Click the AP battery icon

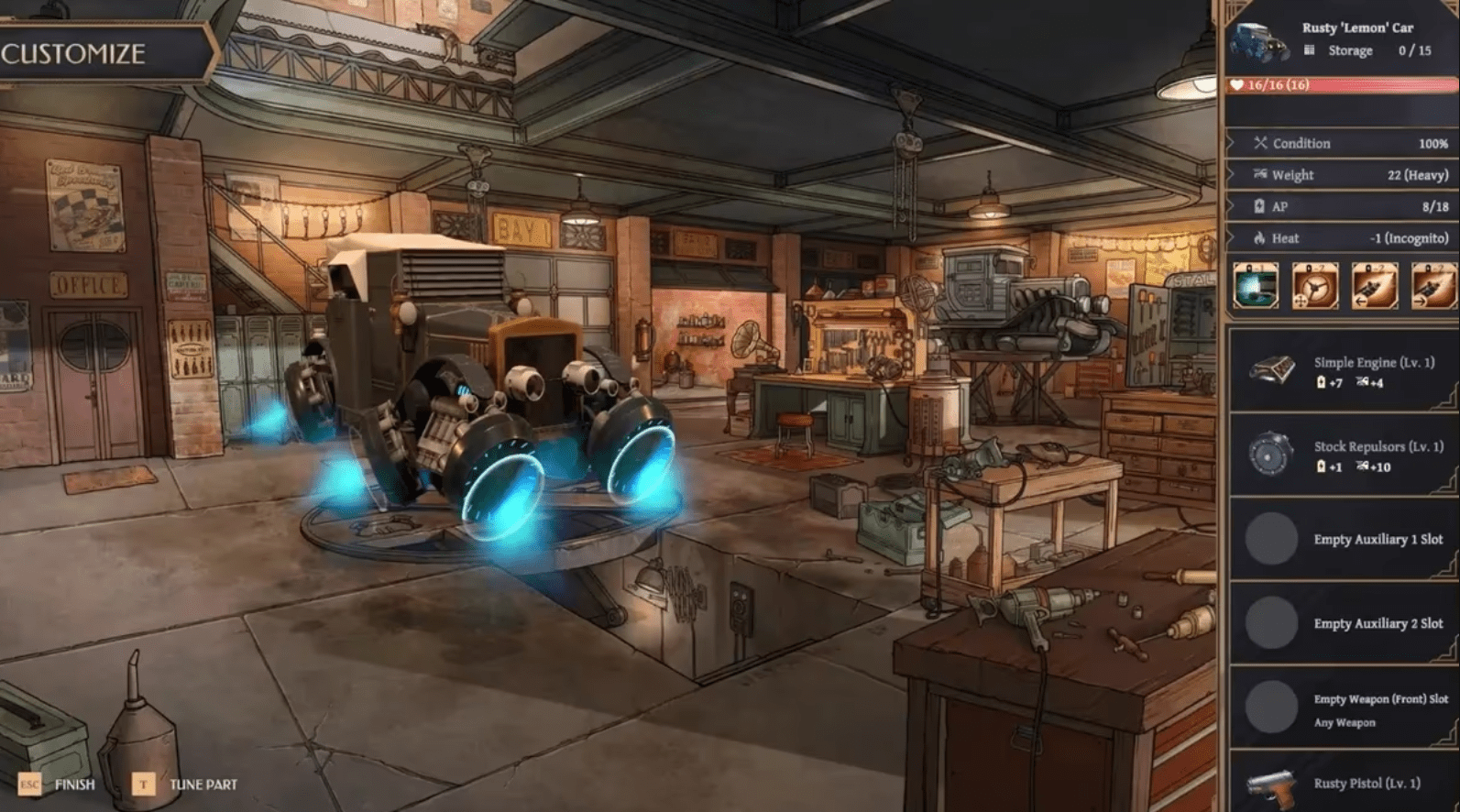click(1261, 206)
